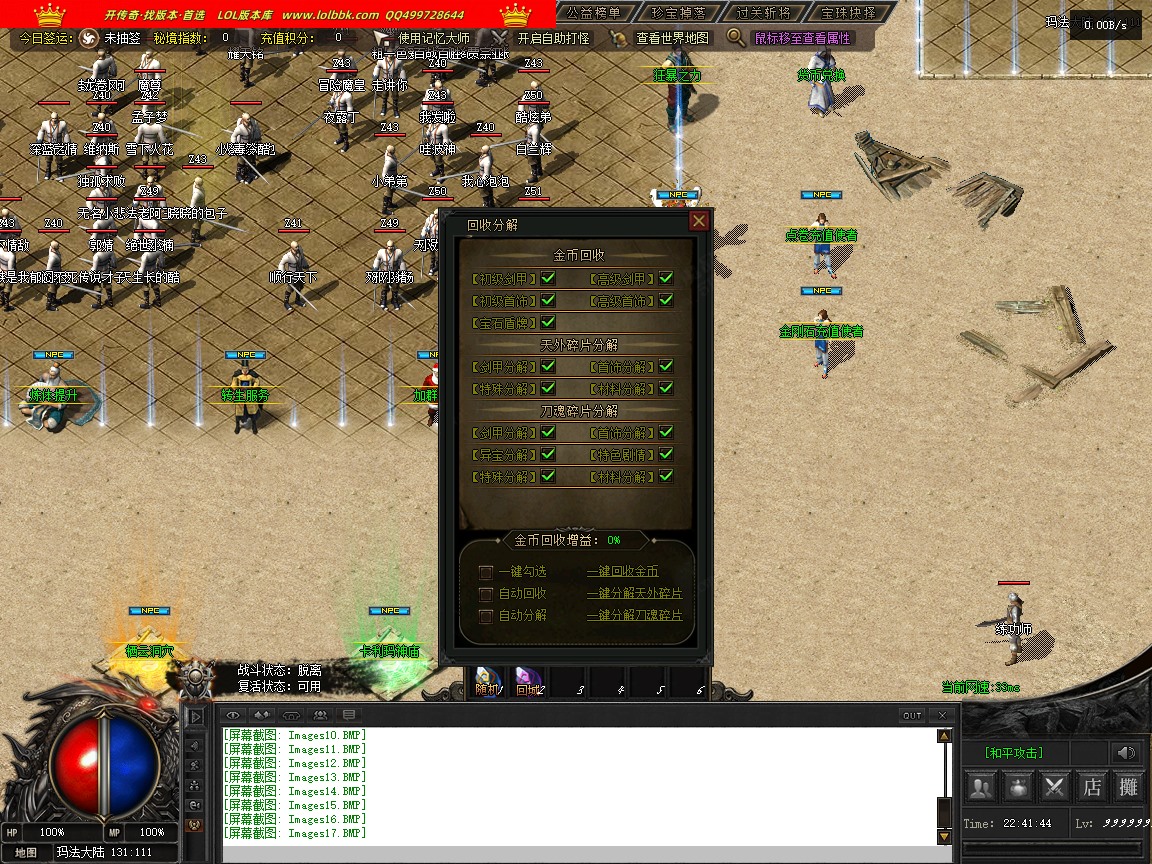Open the 公益榜单 top menu
The image size is (1152, 864).
pyautogui.click(x=593, y=13)
